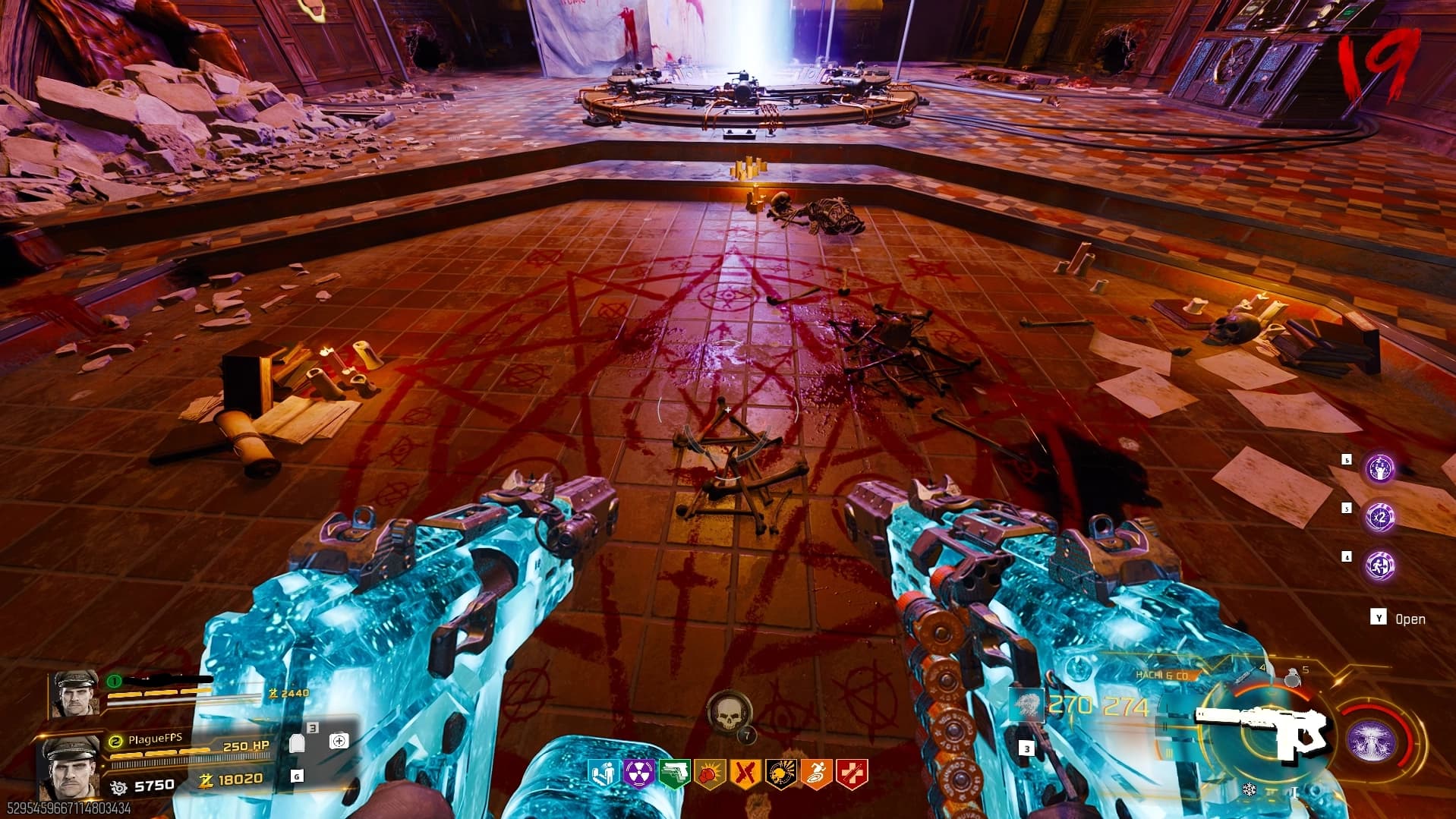Choose the green Speed Cola pistol perk

674,773
